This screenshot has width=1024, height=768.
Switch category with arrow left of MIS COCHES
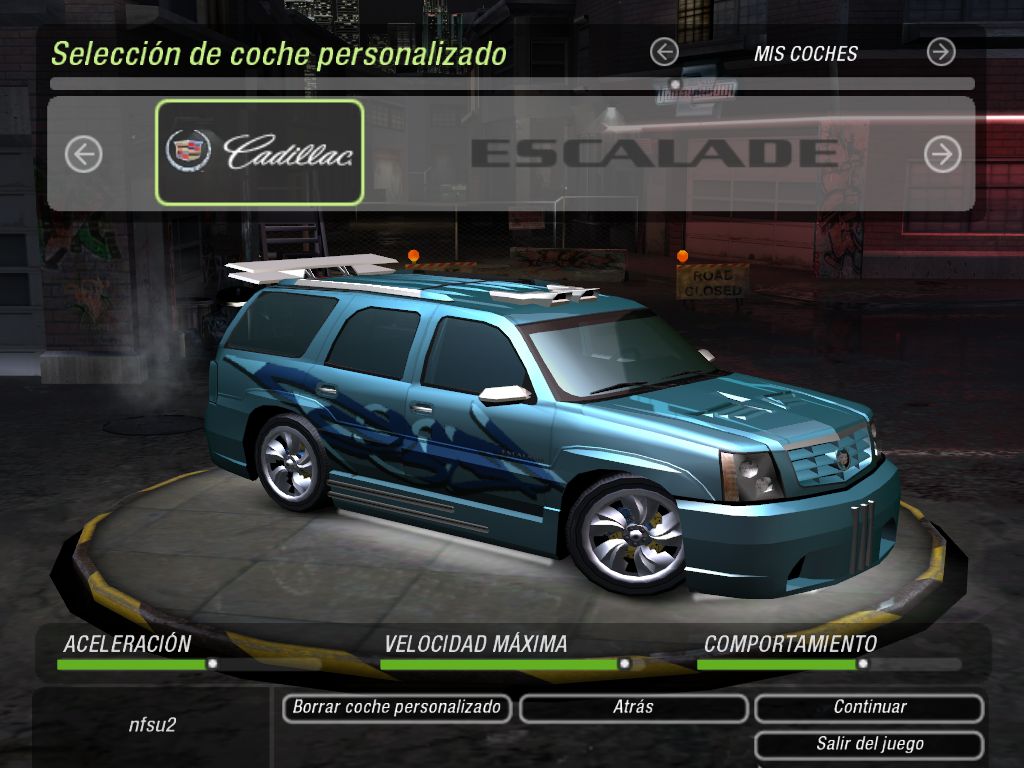coord(664,52)
